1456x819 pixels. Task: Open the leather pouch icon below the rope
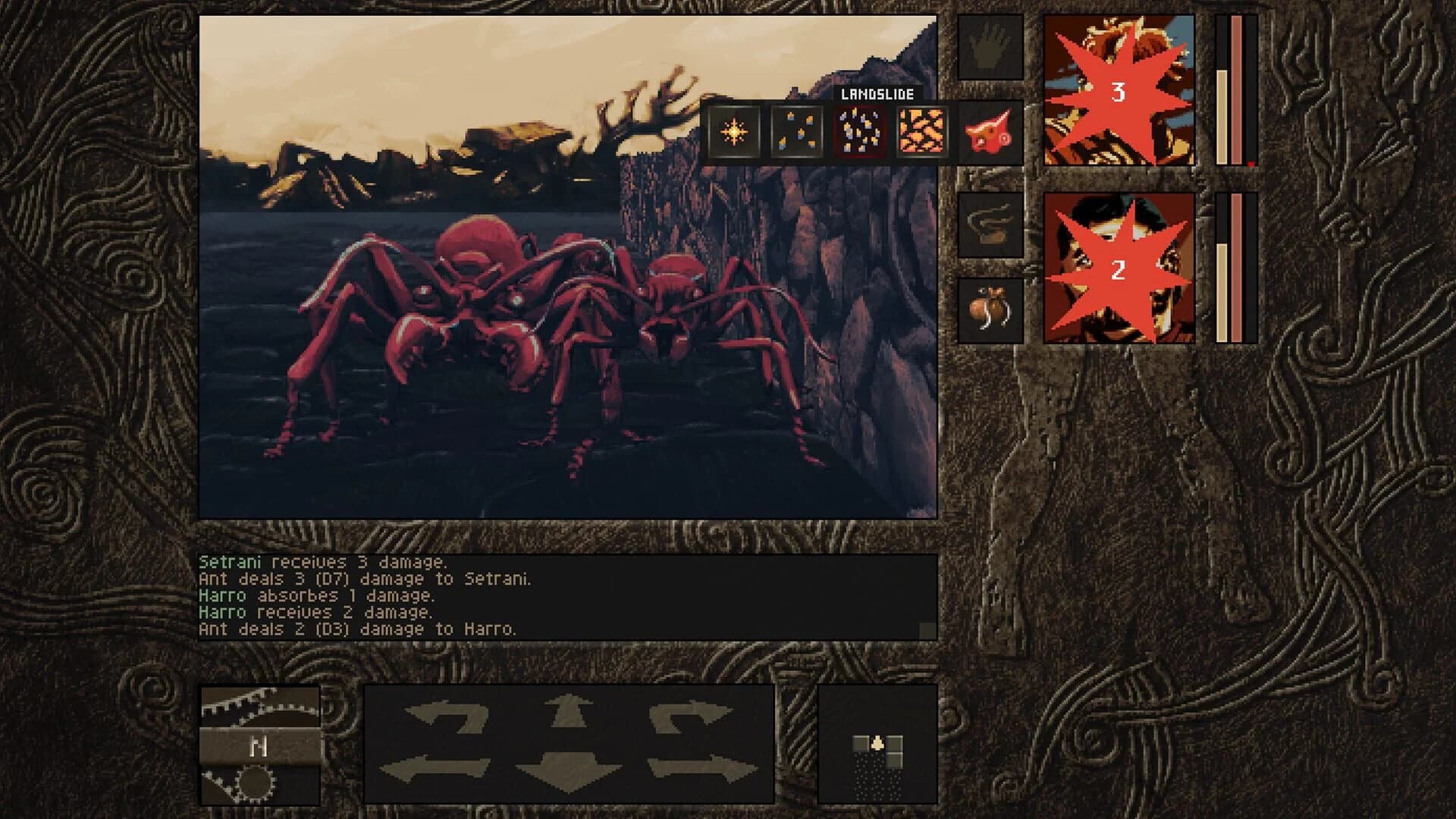(x=988, y=311)
